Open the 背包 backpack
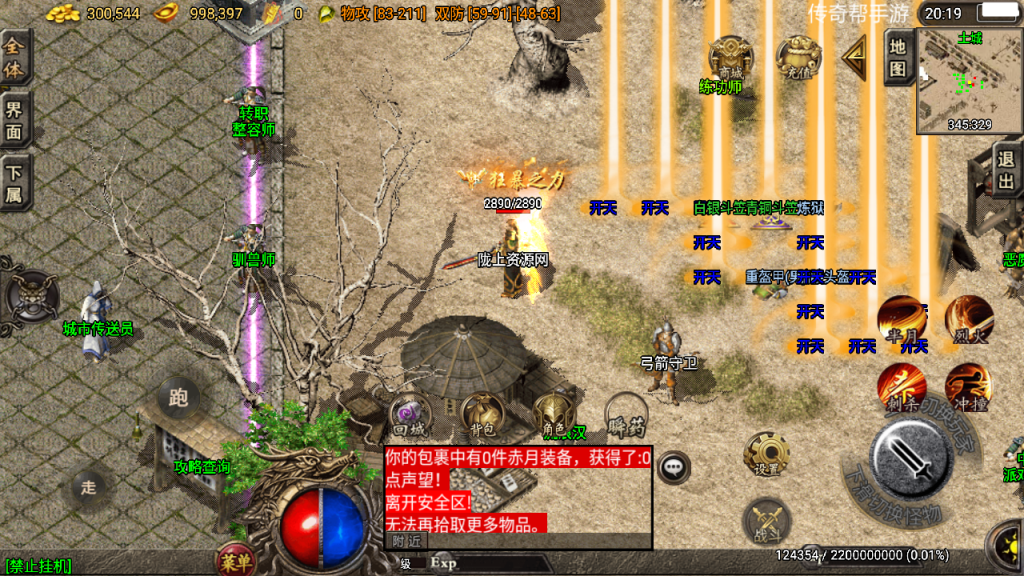The height and width of the screenshot is (576, 1024). pos(482,415)
